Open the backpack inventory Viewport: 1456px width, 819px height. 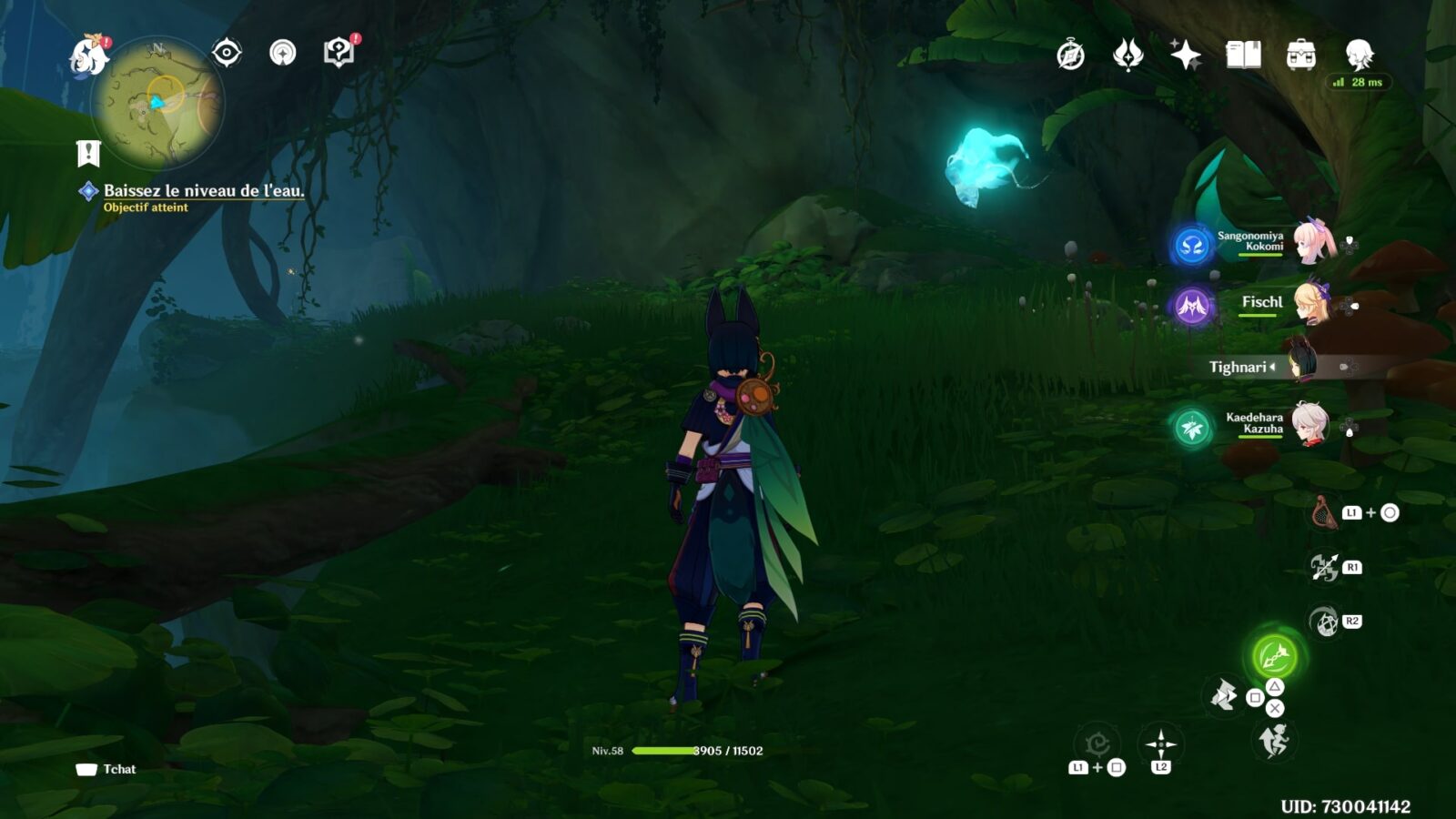pos(1300,56)
